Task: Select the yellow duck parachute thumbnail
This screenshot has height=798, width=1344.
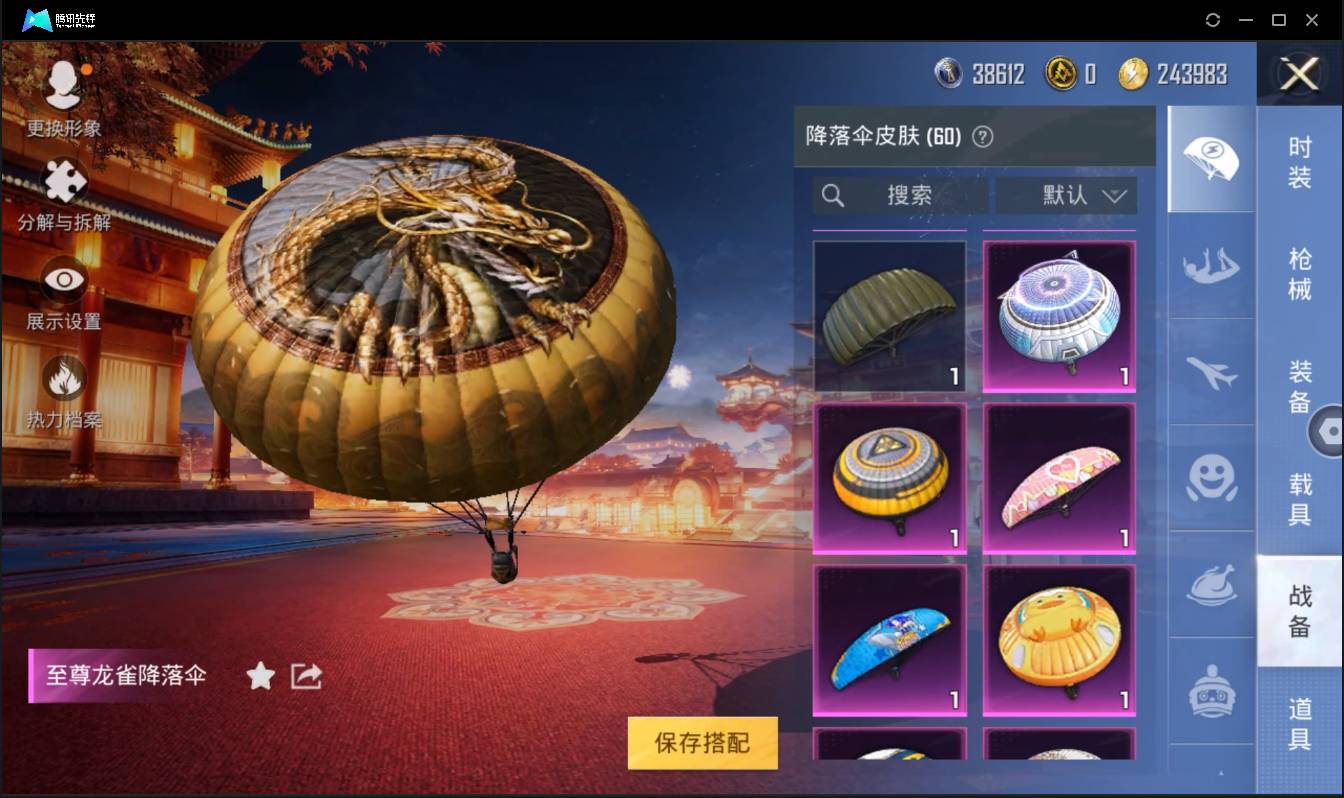Action: [x=1058, y=640]
